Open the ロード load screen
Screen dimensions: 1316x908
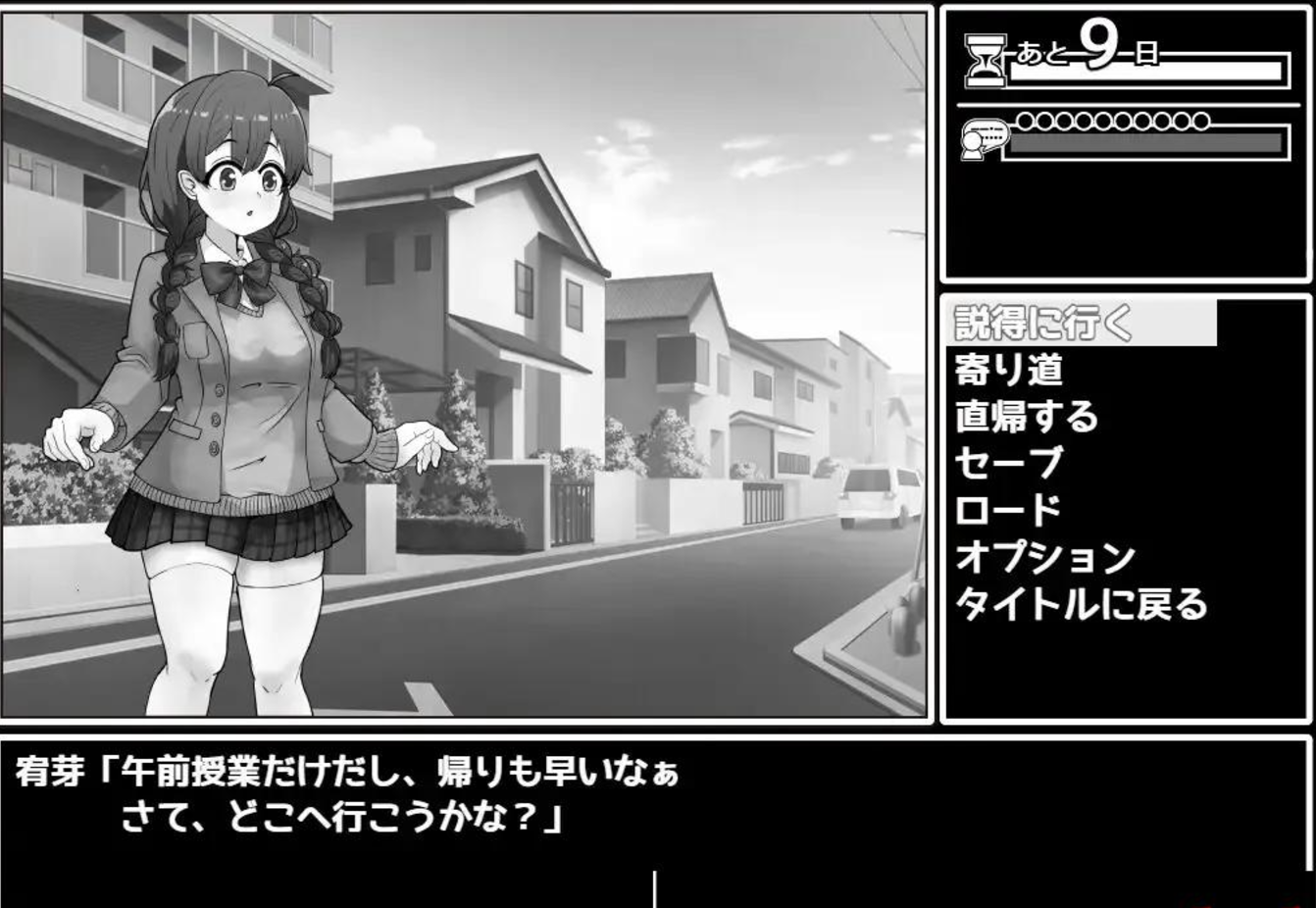[1007, 509]
